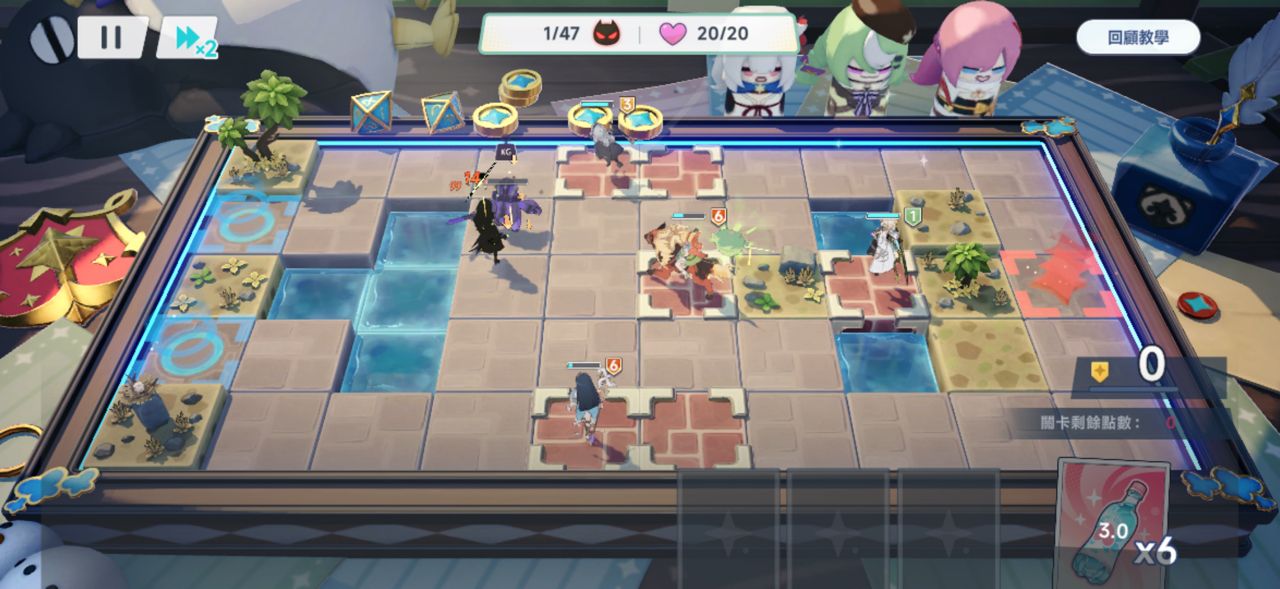Viewport: 1280px width, 589px height.
Task: Click the round slashed-circle icon beside pause
Action: click(48, 40)
